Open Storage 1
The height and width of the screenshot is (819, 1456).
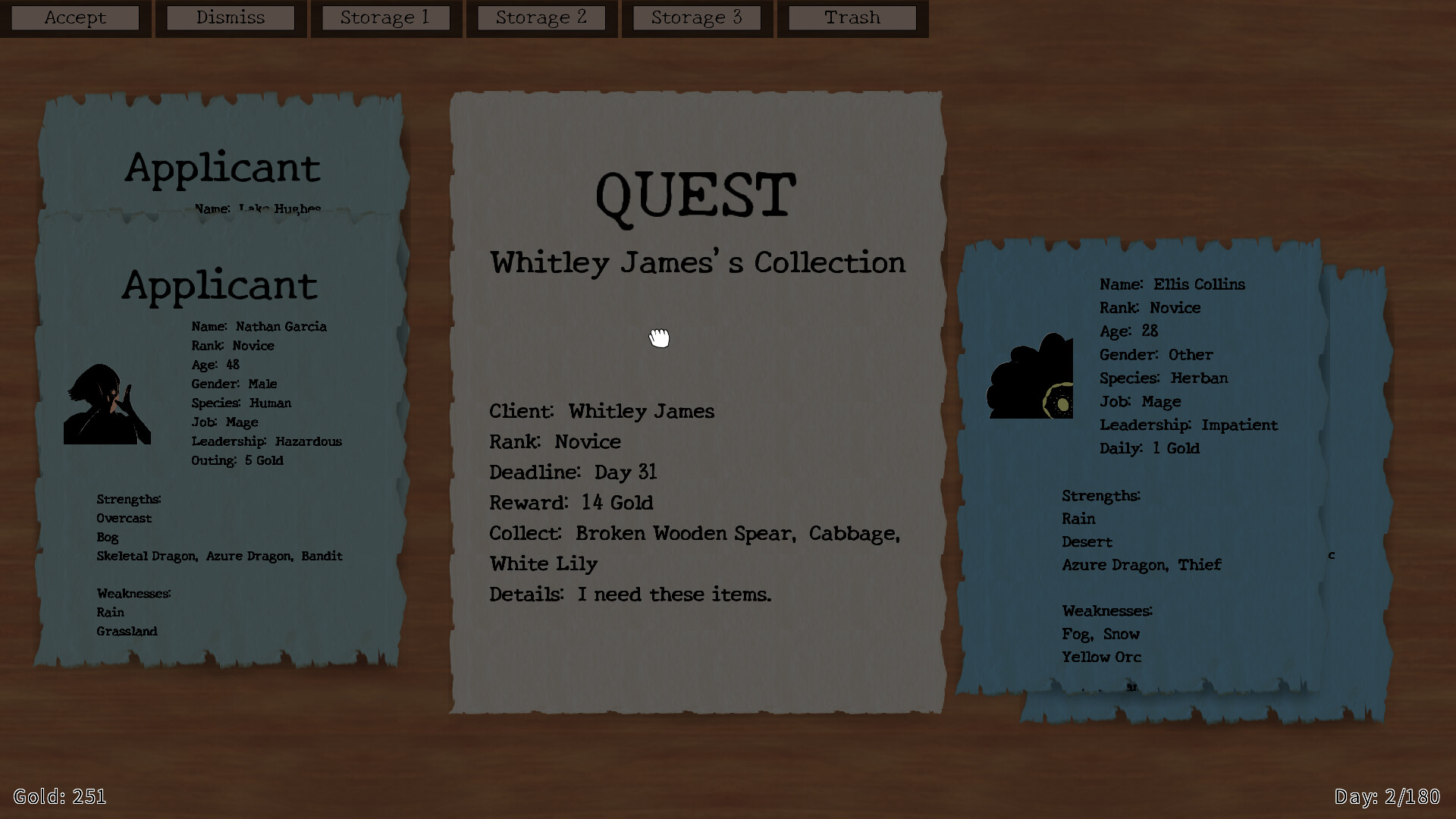coord(386,17)
